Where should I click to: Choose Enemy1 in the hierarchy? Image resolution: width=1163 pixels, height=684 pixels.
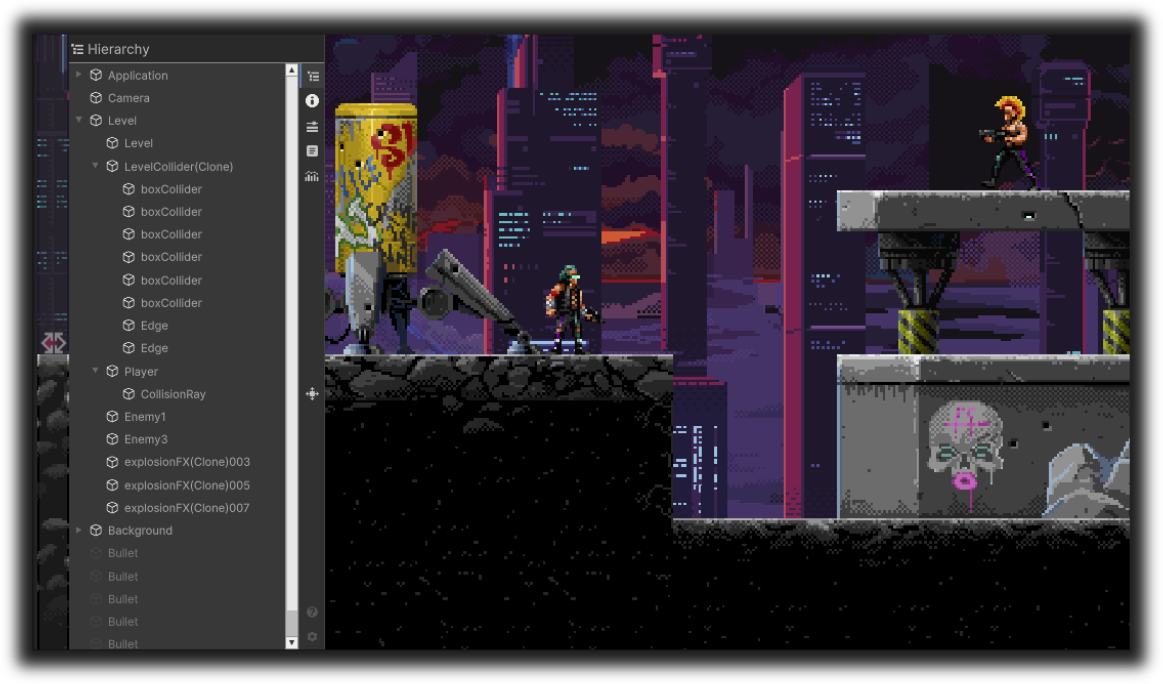point(145,417)
